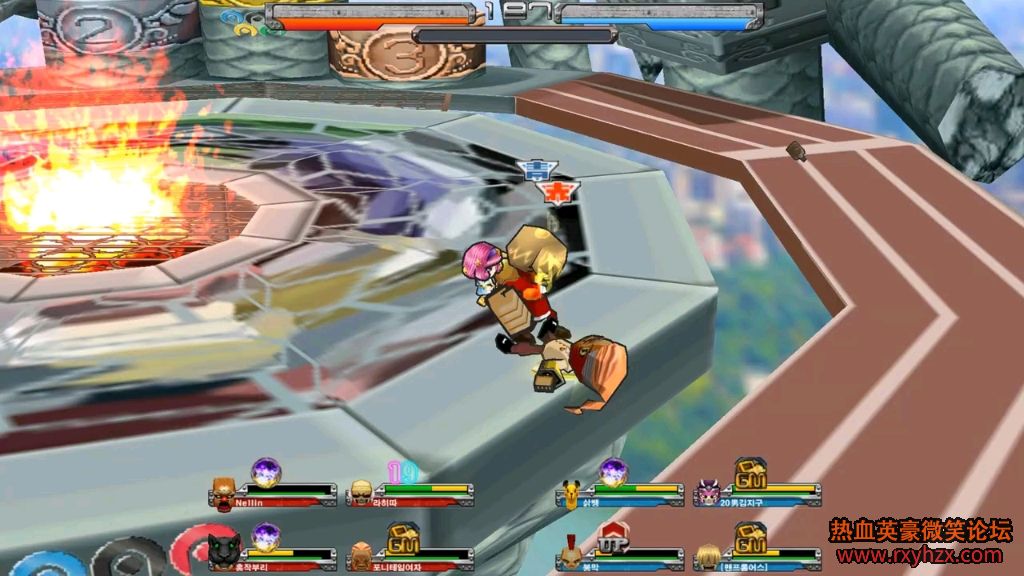This screenshot has height=576, width=1024.
Task: Choose the yellow dog player portrait
Action: pos(570,492)
